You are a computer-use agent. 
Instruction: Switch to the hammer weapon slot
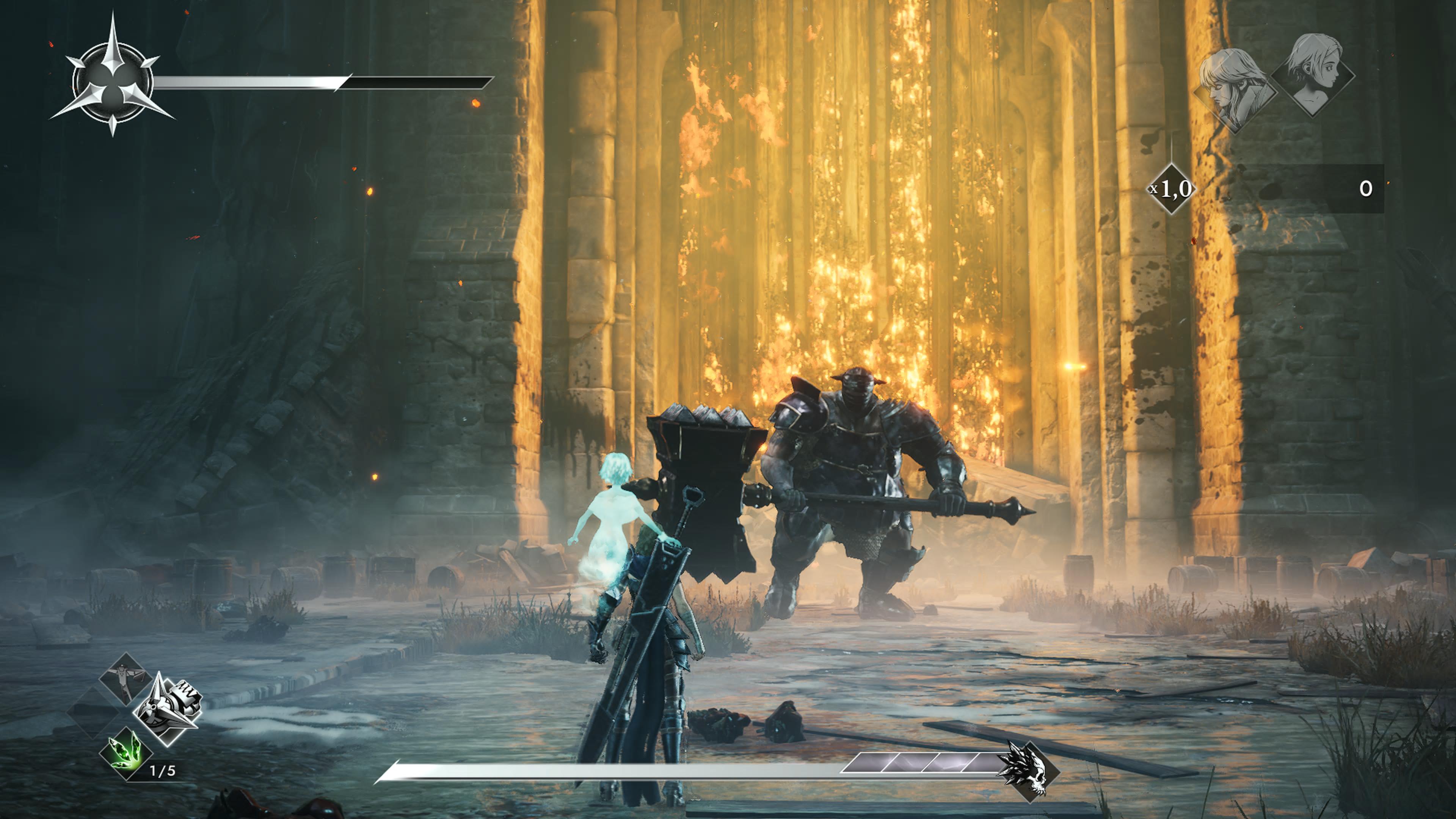[x=126, y=678]
